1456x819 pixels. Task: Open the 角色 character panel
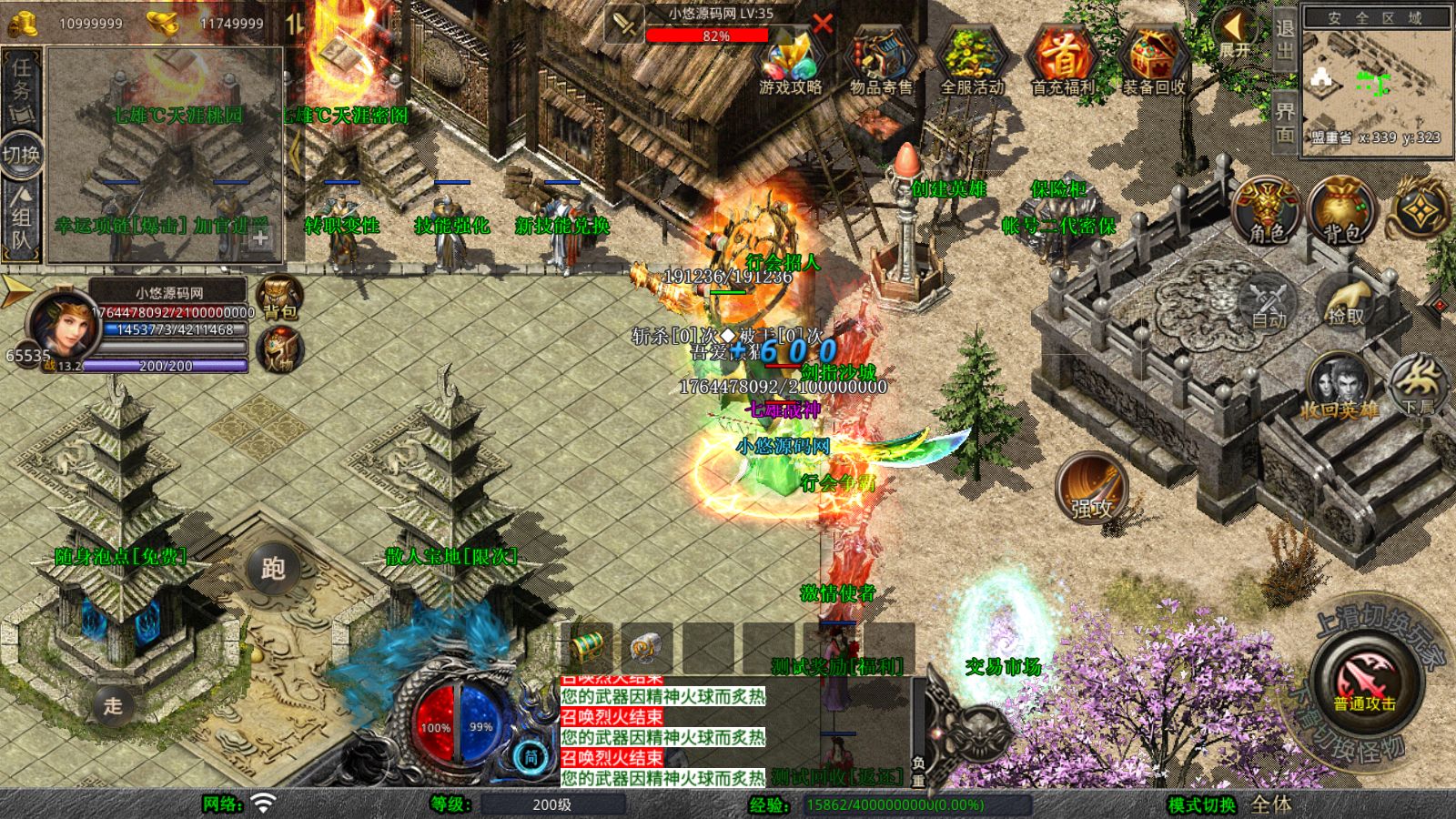1267,211
